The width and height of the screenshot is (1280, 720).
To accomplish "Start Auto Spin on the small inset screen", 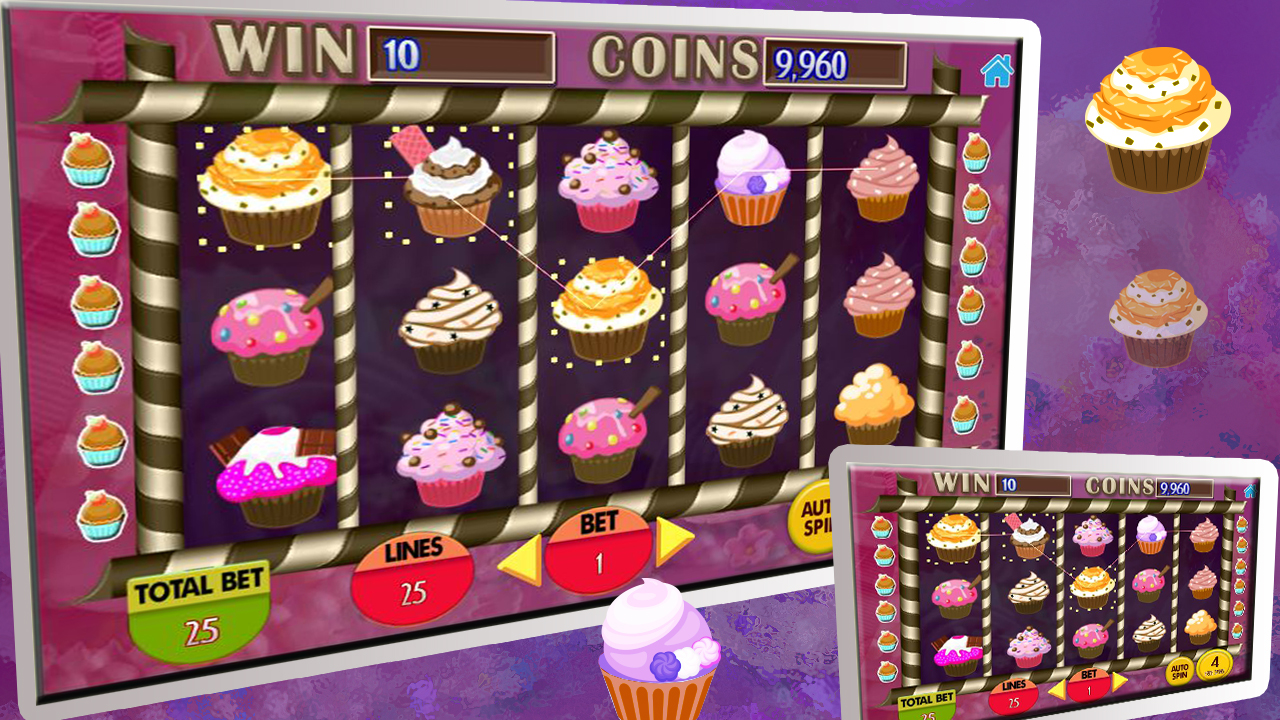I will 1179,670.
